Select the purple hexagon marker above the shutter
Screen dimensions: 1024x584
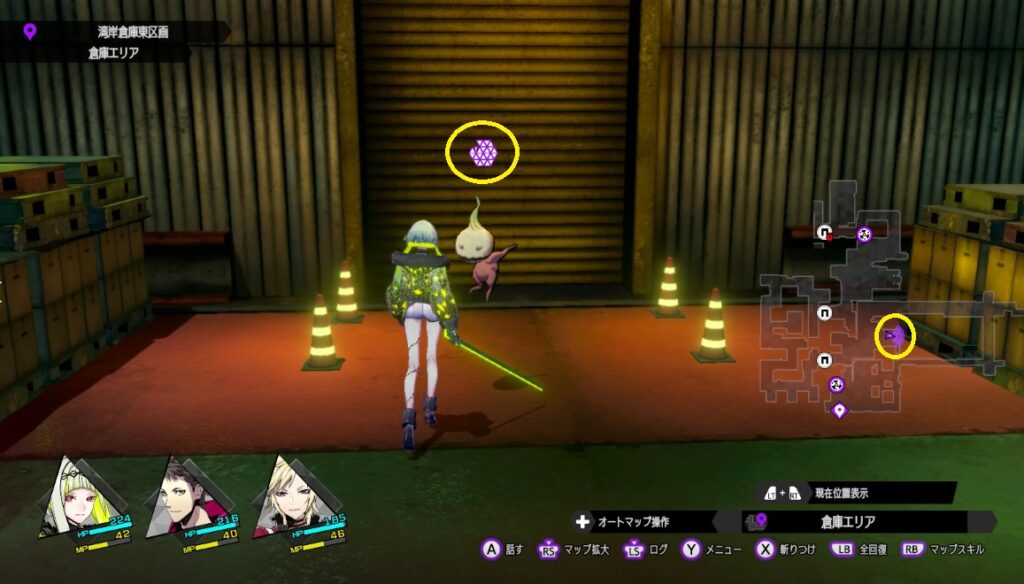[x=483, y=152]
